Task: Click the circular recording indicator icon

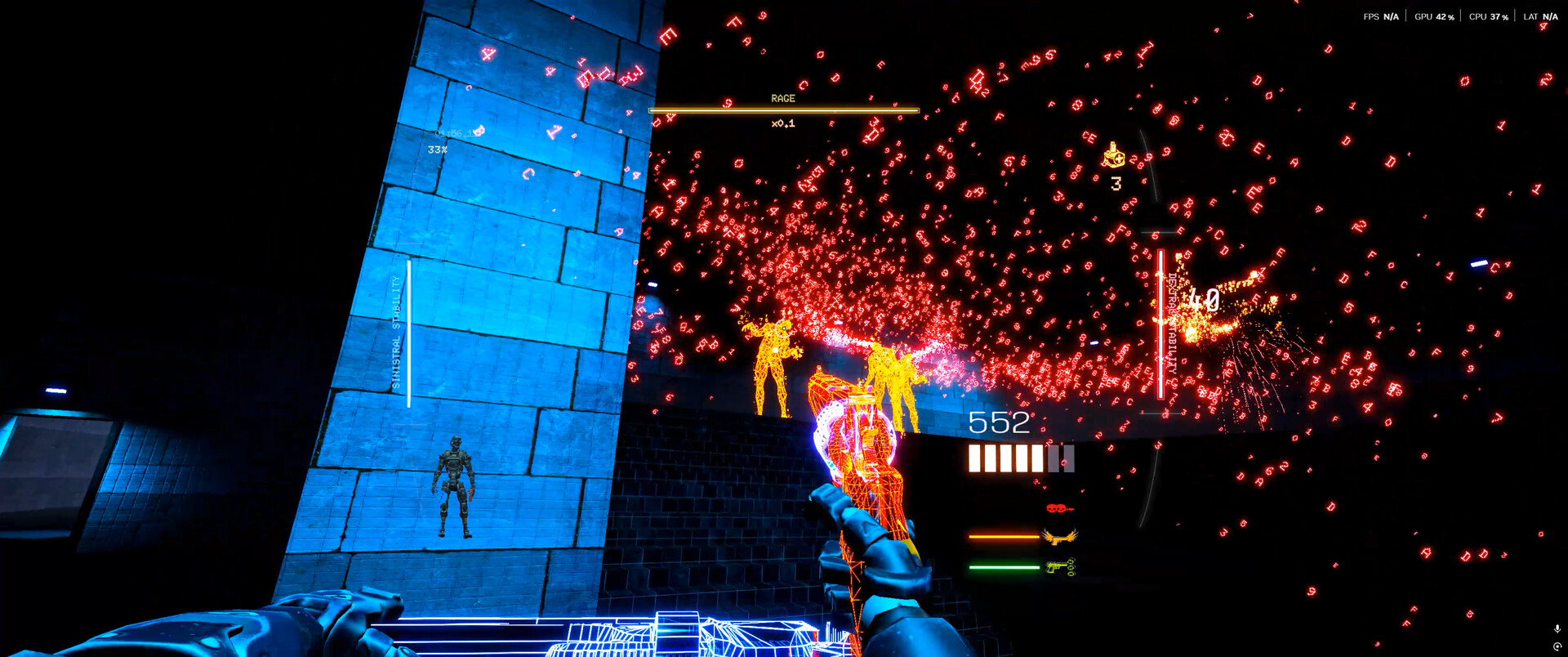Action: [1557, 646]
